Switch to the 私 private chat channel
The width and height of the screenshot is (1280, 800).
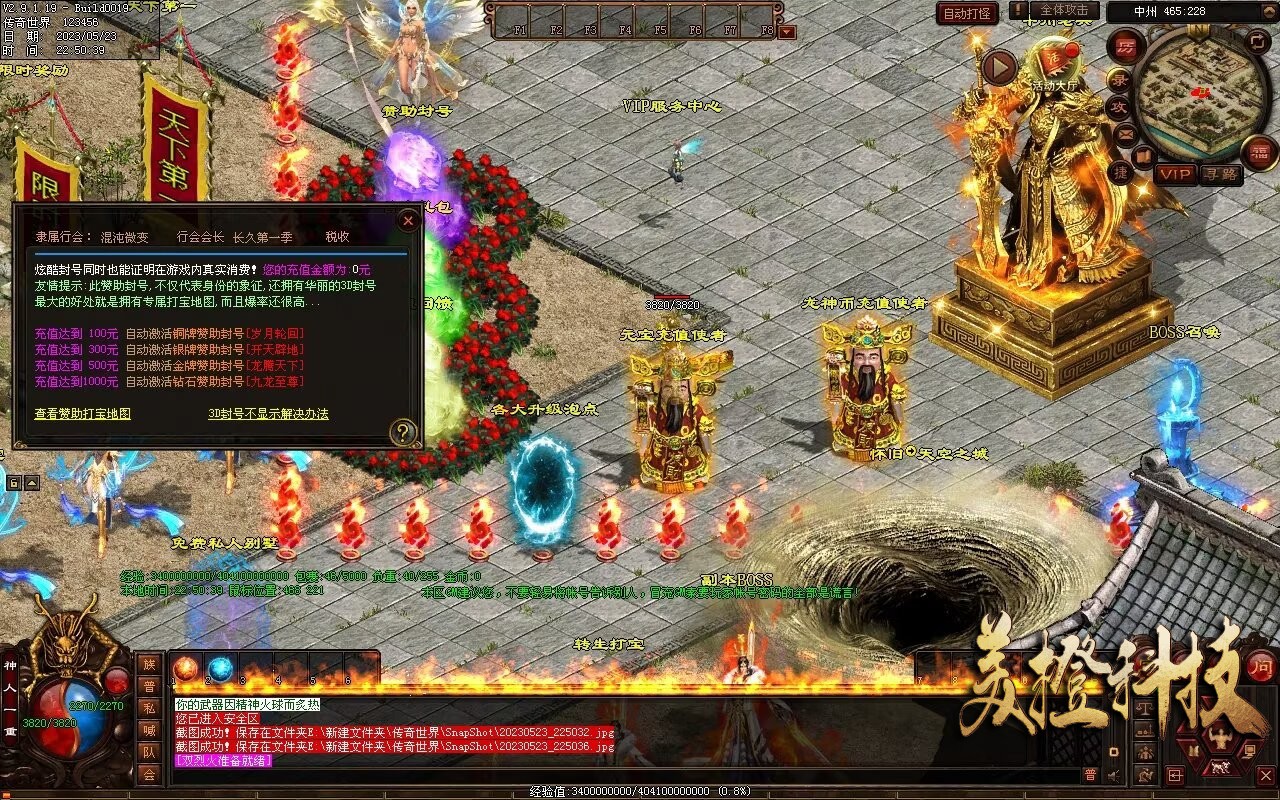[149, 708]
